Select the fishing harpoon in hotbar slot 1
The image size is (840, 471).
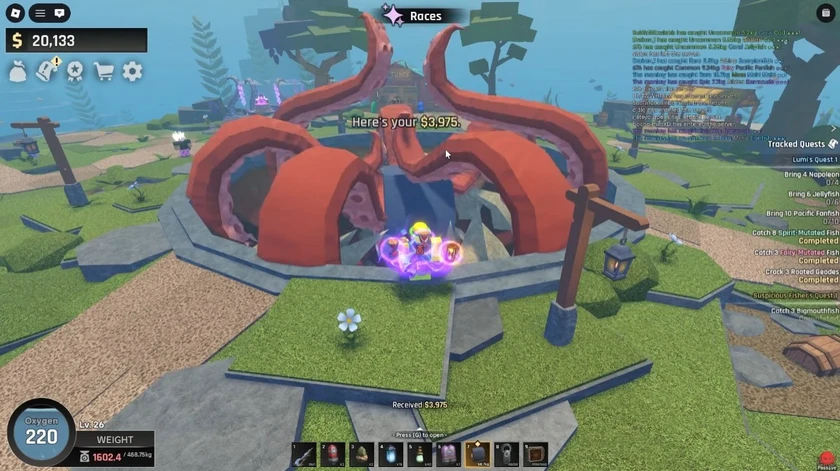click(304, 455)
